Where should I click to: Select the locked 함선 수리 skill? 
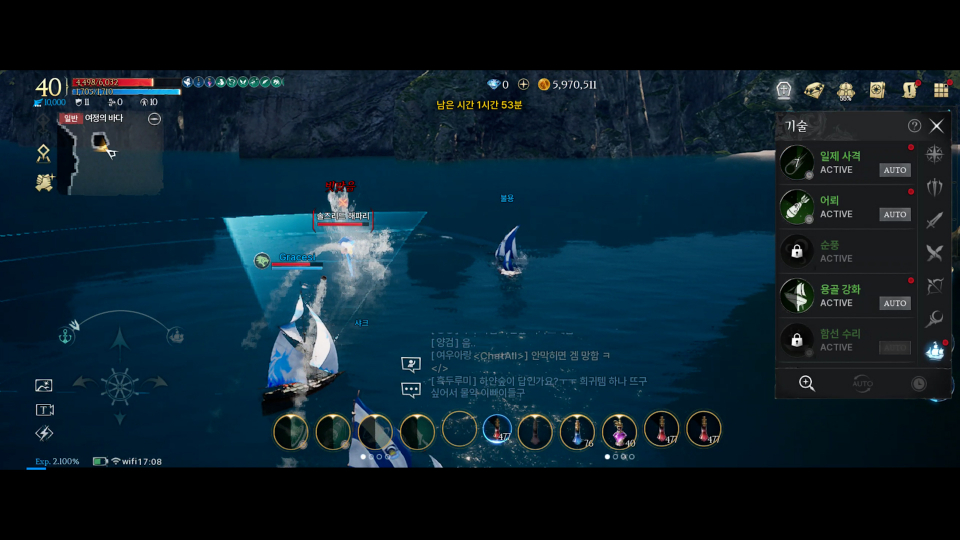(x=797, y=340)
